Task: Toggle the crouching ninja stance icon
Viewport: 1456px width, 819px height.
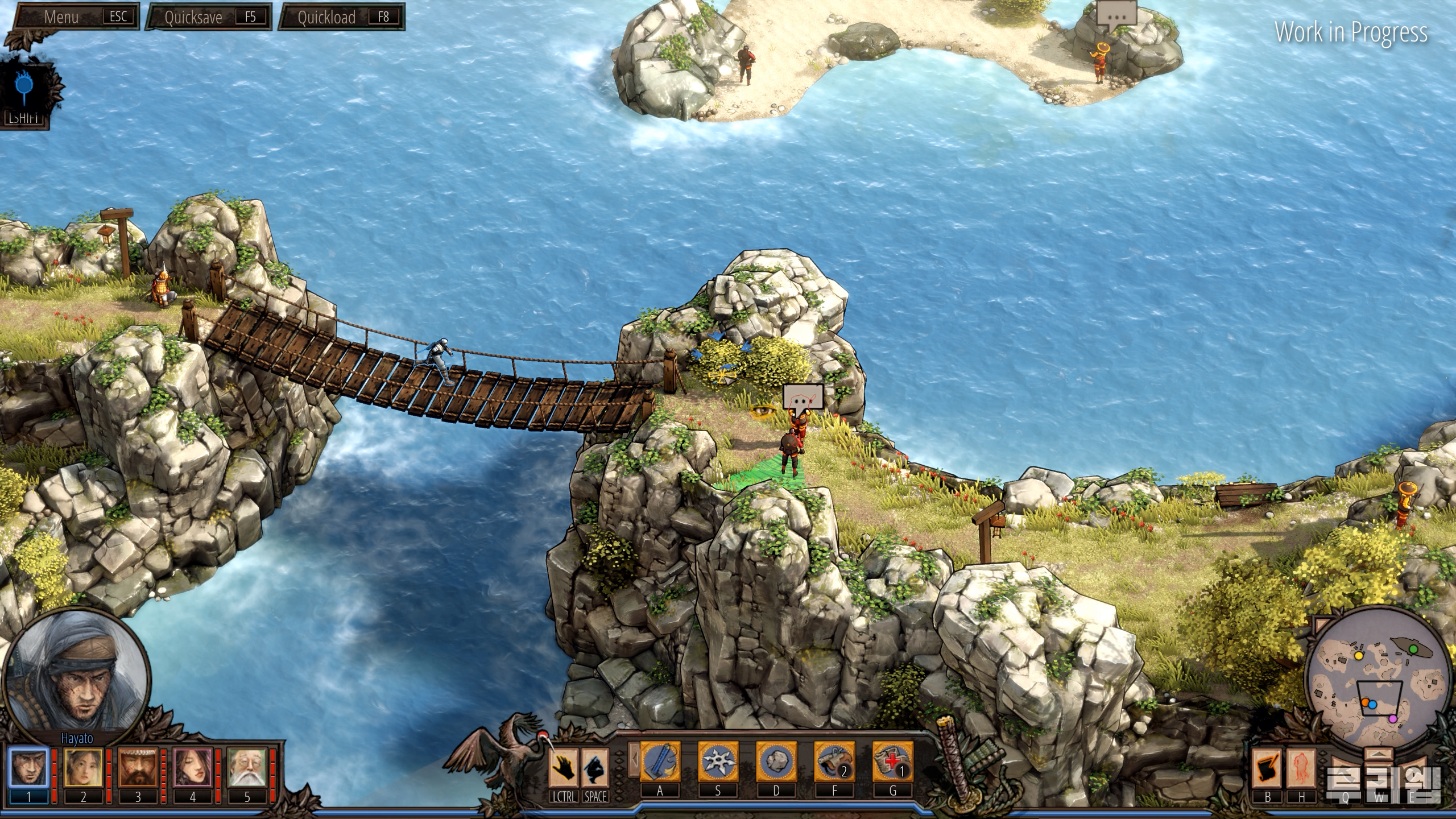Action: coord(595,767)
